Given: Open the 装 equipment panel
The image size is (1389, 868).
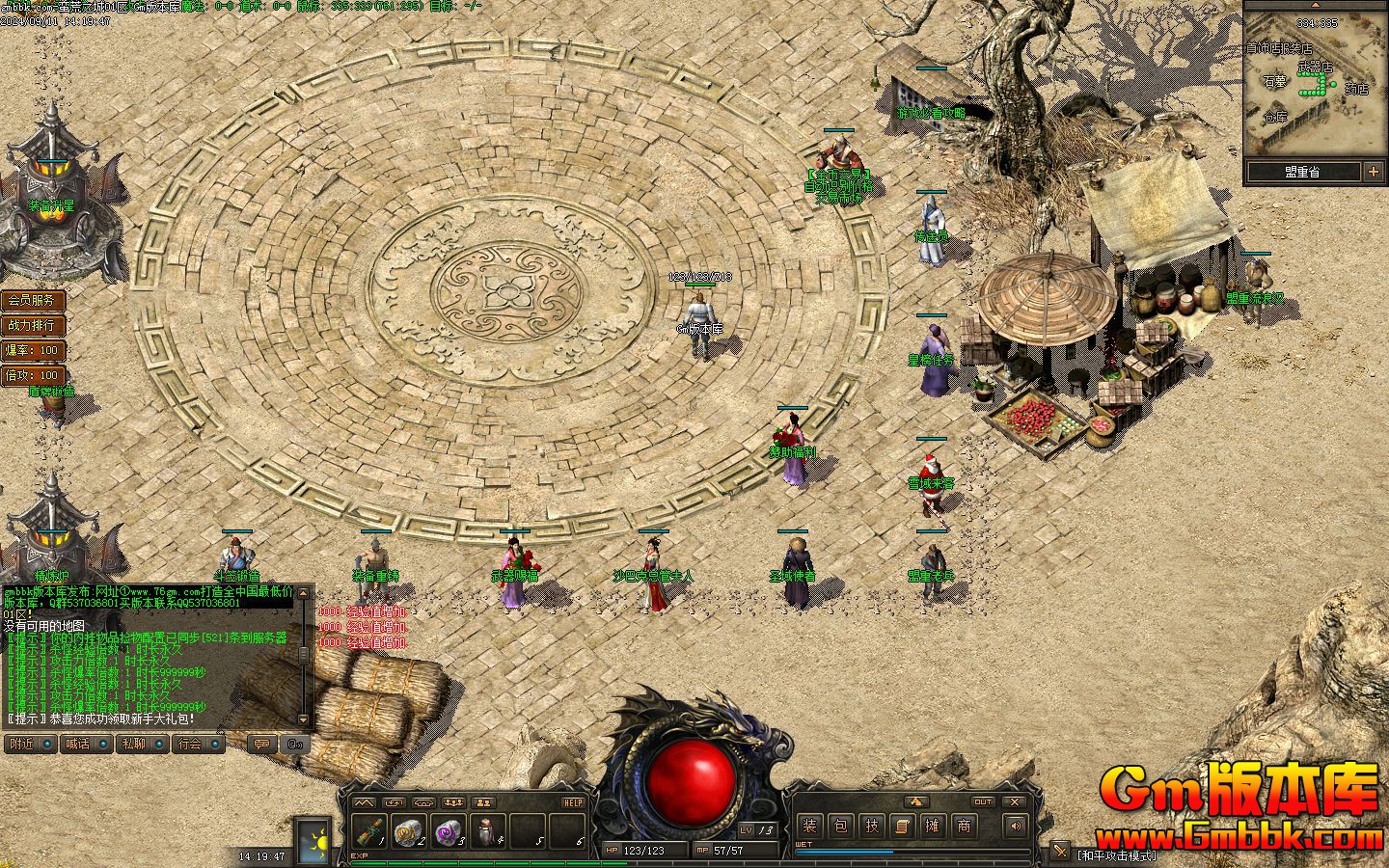Looking at the screenshot, I should coord(809,826).
